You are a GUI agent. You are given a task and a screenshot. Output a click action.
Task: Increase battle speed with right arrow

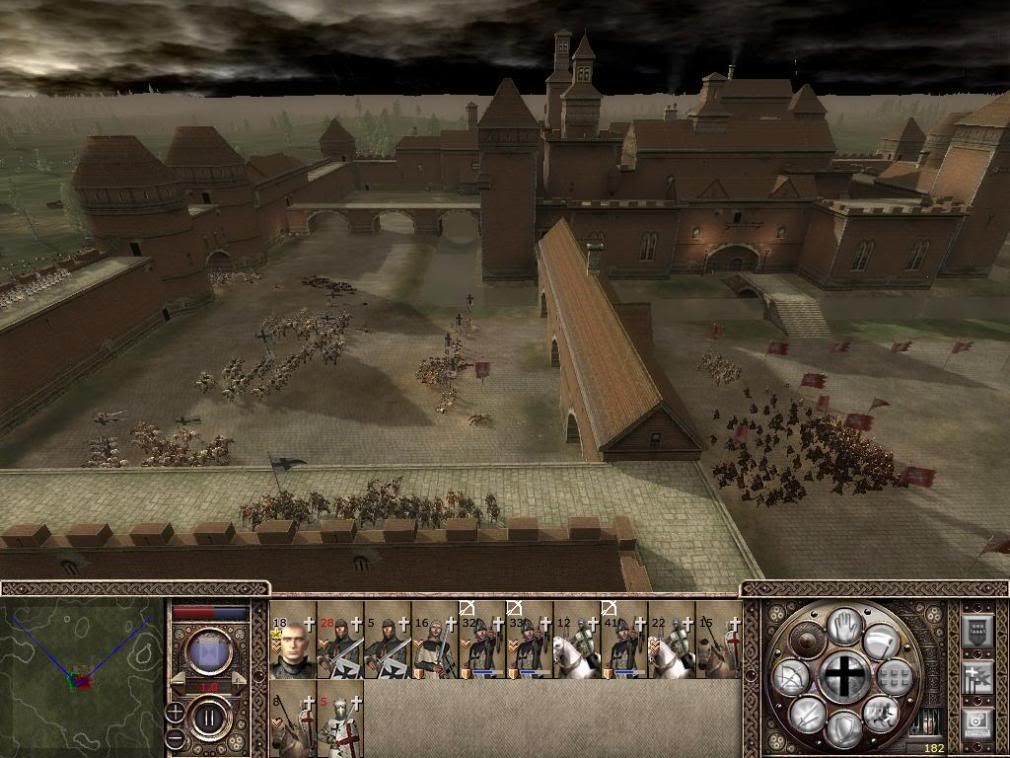point(239,678)
